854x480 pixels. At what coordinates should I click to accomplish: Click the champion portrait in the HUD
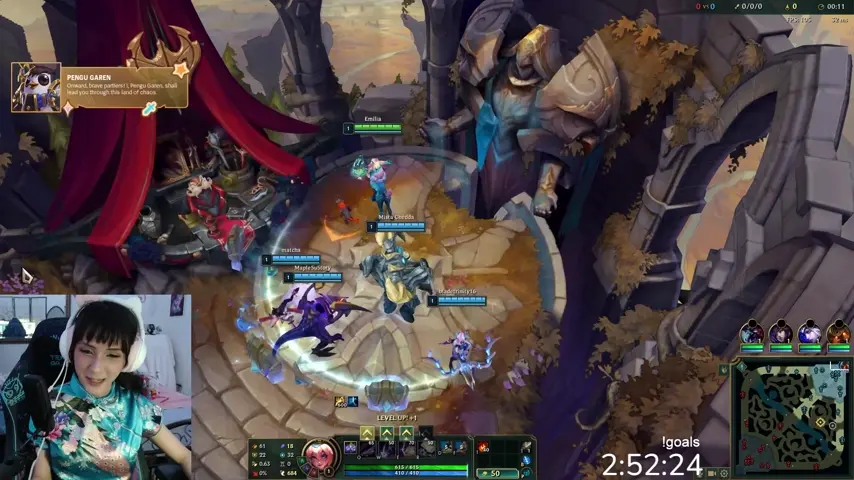click(319, 455)
